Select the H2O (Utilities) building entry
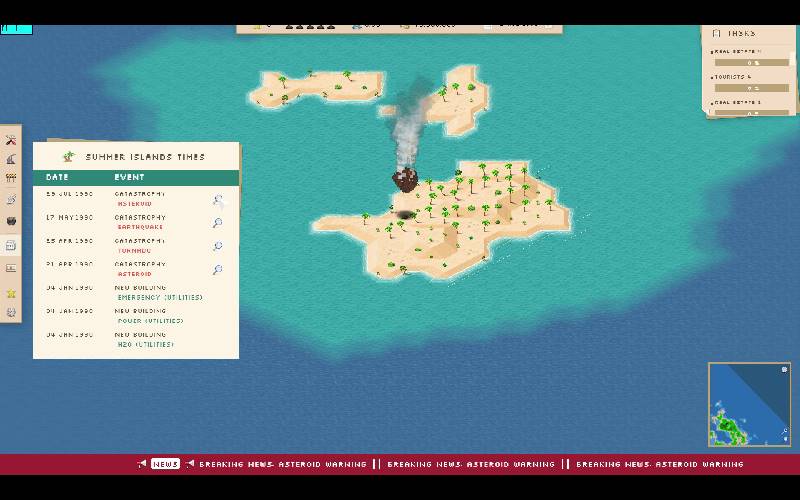Screen dimensions: 800x500 (146, 344)
